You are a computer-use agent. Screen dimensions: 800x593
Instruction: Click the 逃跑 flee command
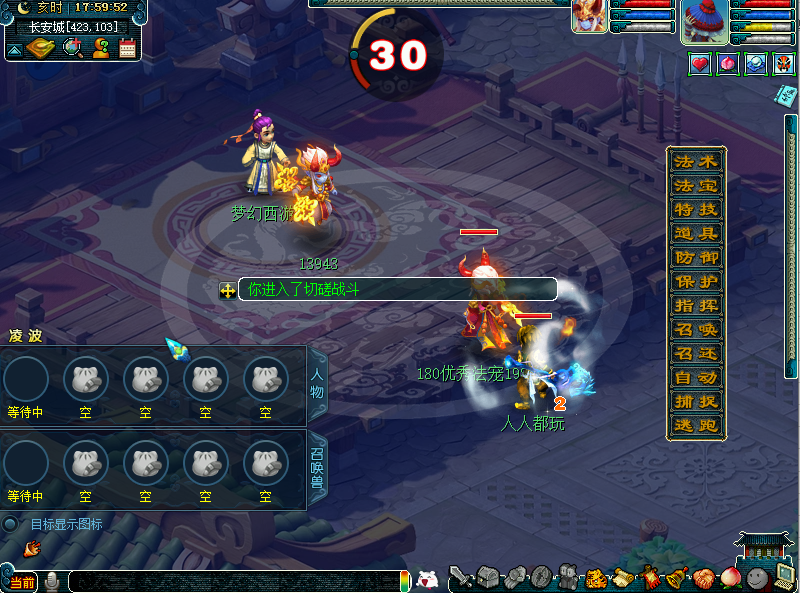pos(696,426)
